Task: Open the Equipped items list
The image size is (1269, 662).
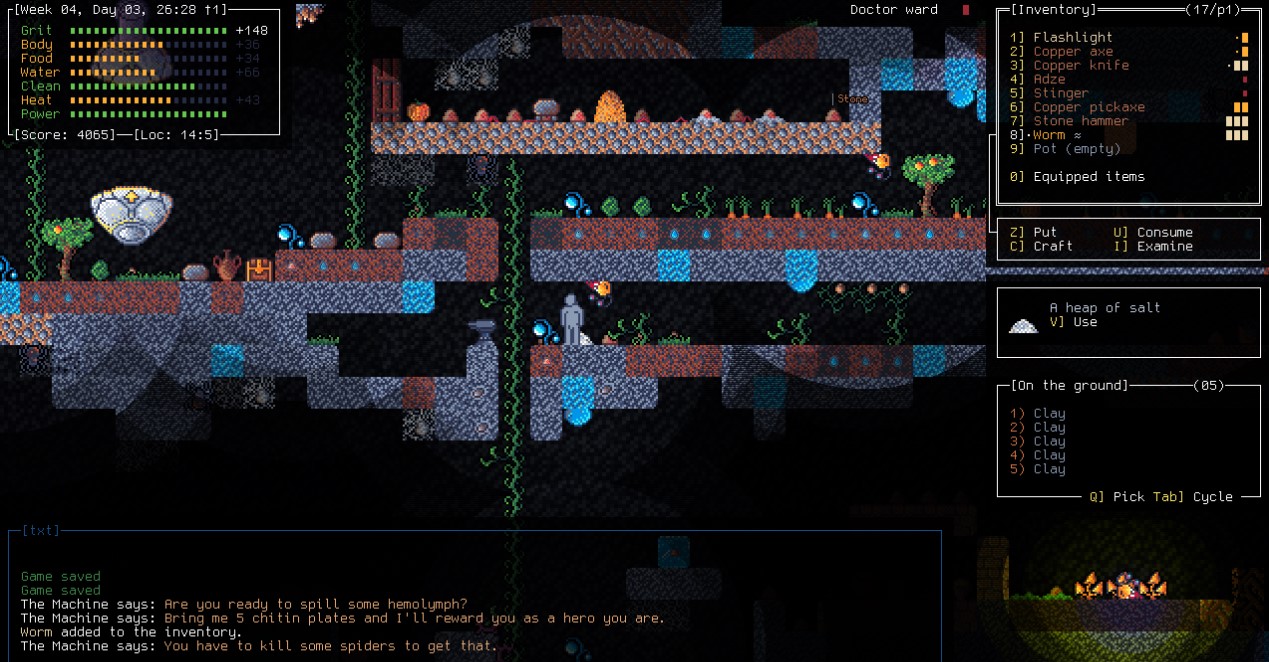Action: pyautogui.click(x=1088, y=177)
